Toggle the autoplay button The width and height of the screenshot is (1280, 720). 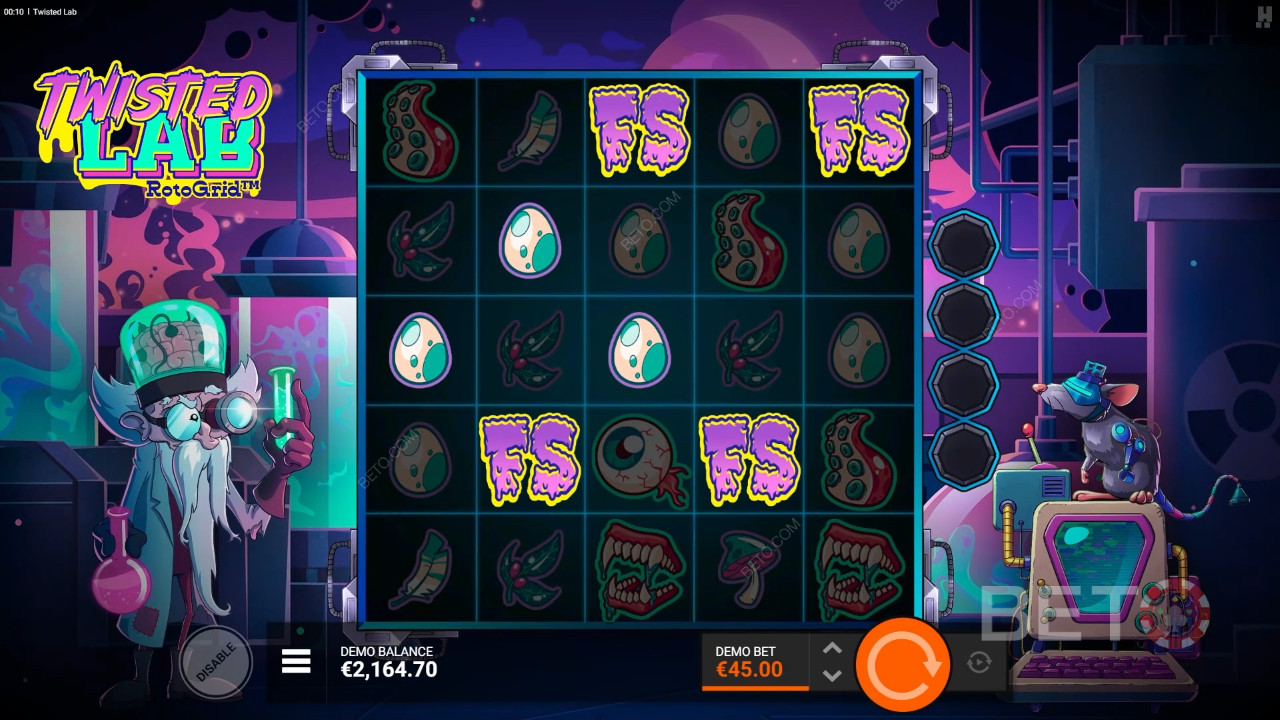tap(979, 662)
